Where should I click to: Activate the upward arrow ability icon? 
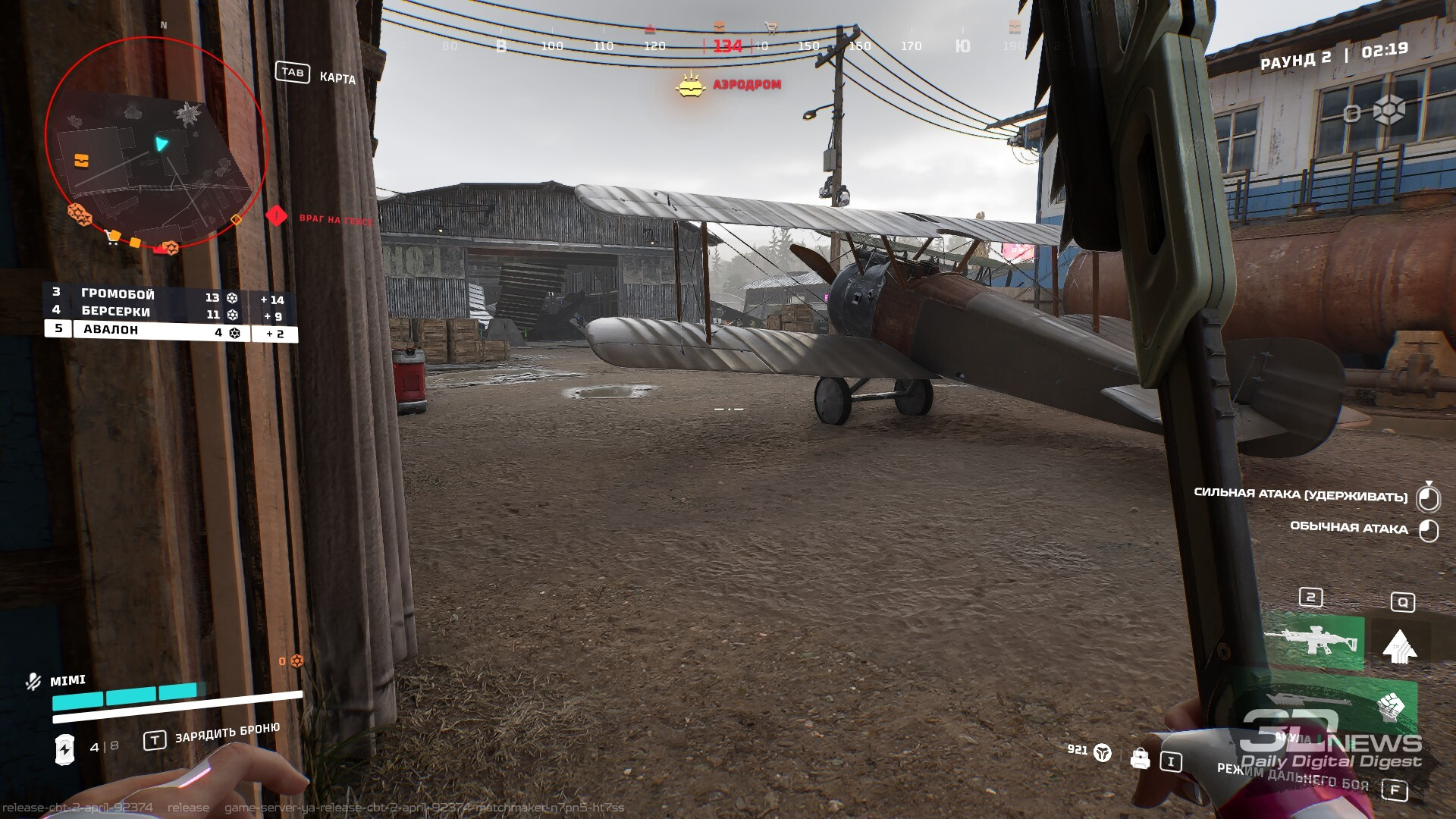[x=1400, y=646]
